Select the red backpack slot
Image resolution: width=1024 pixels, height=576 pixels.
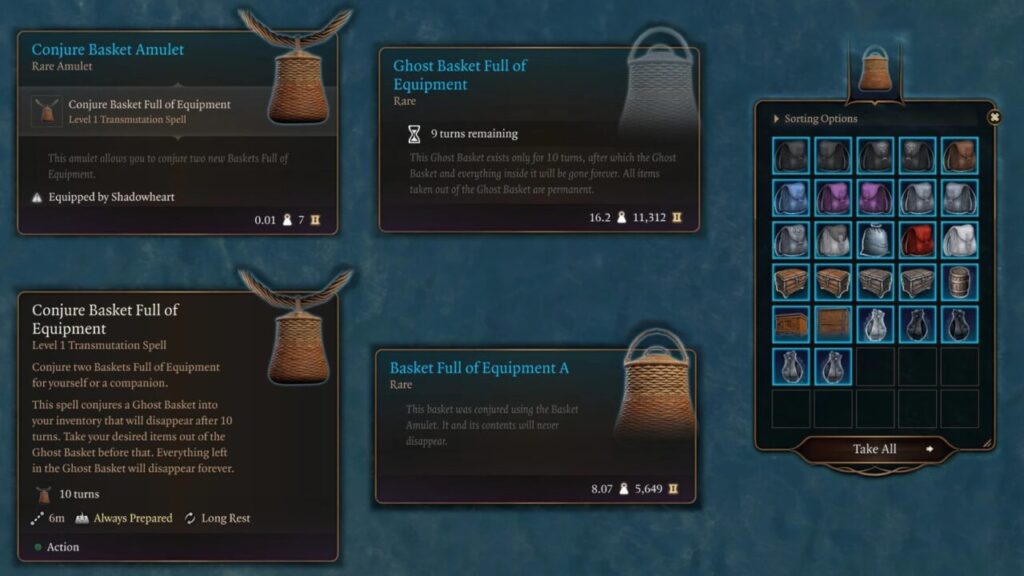coord(917,240)
